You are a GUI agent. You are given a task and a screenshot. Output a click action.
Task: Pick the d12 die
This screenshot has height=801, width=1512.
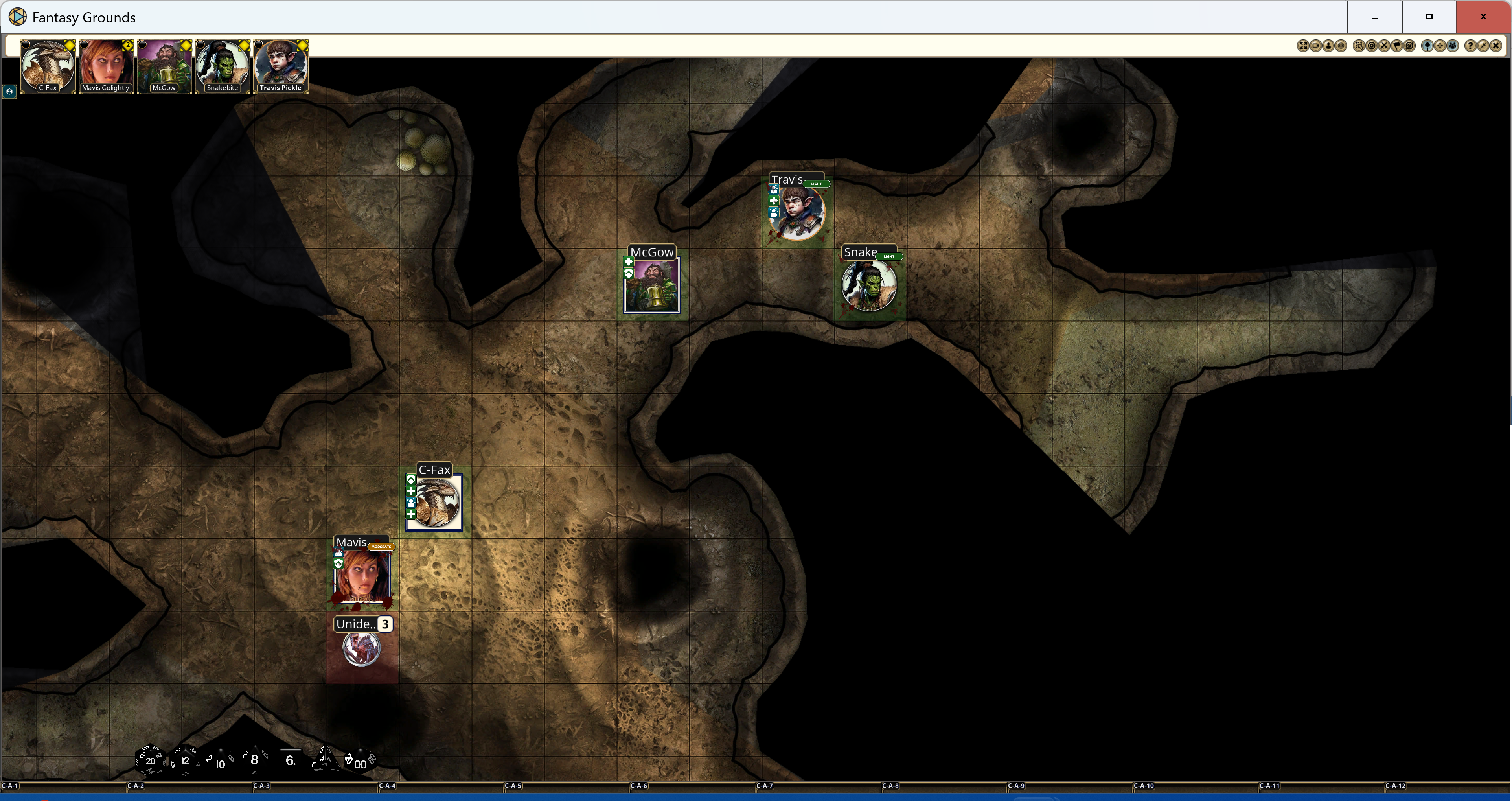coord(185,760)
